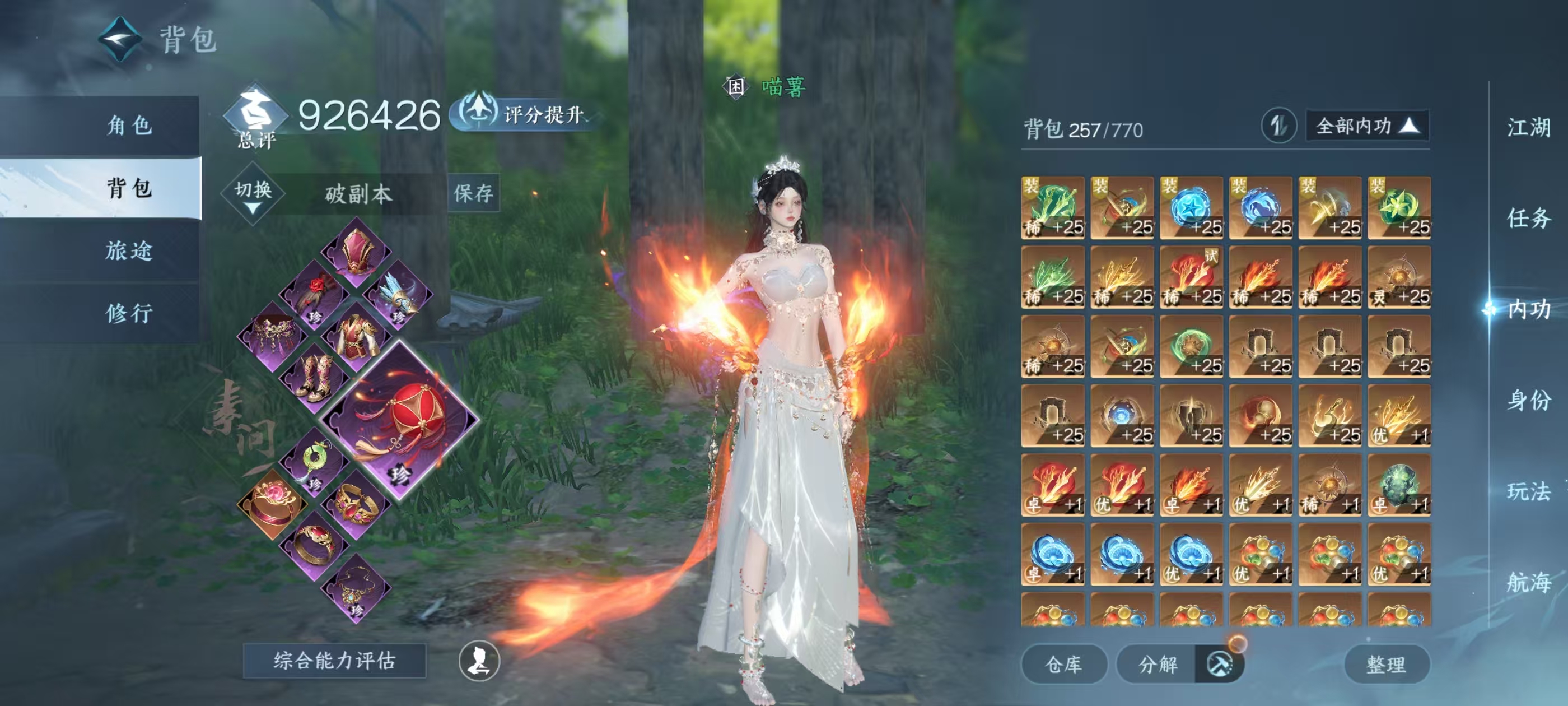1568x706 pixels.
Task: Switch to the 江湖 side category
Action: coord(1528,127)
